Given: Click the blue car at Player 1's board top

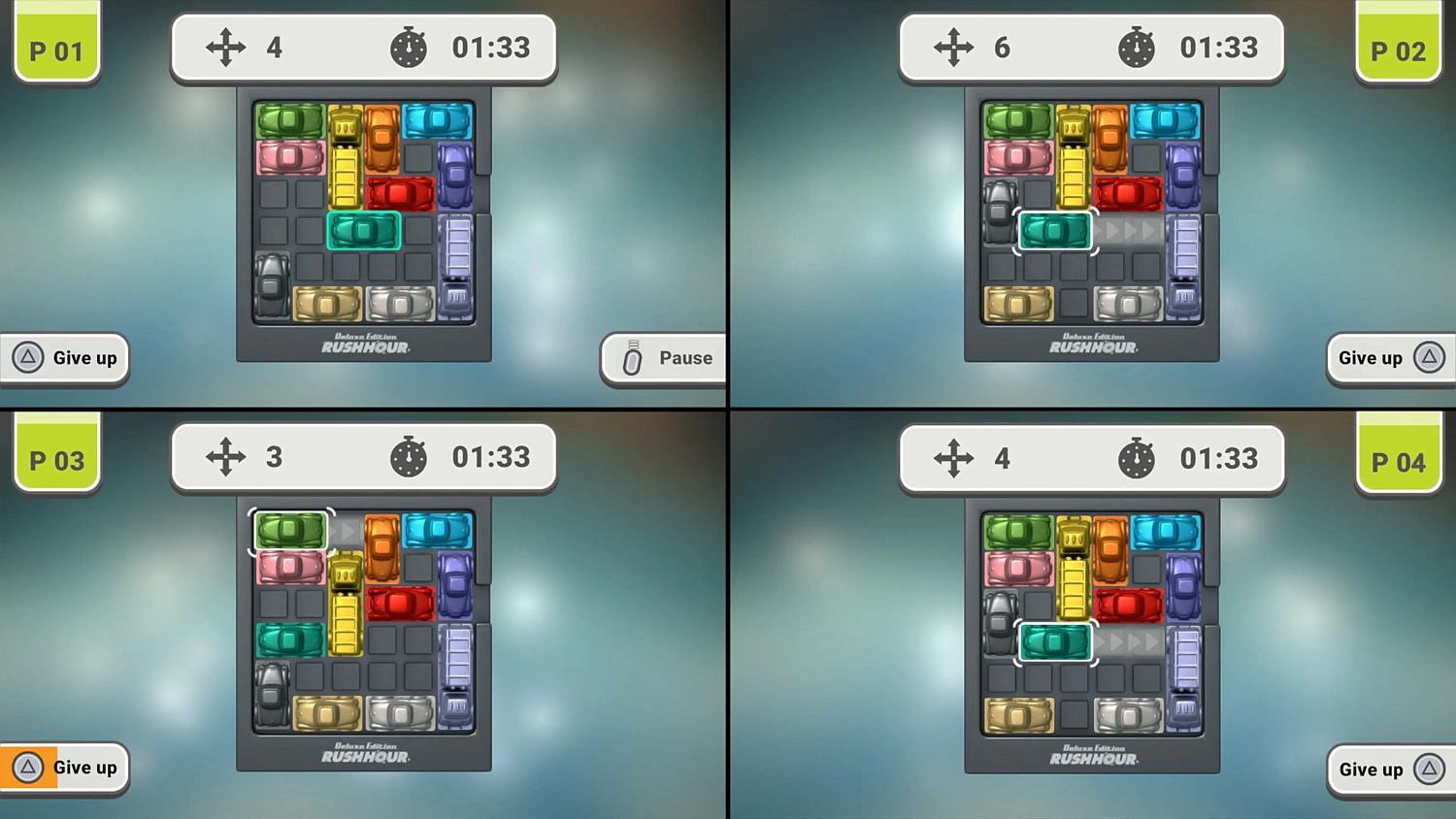Looking at the screenshot, I should (437, 119).
